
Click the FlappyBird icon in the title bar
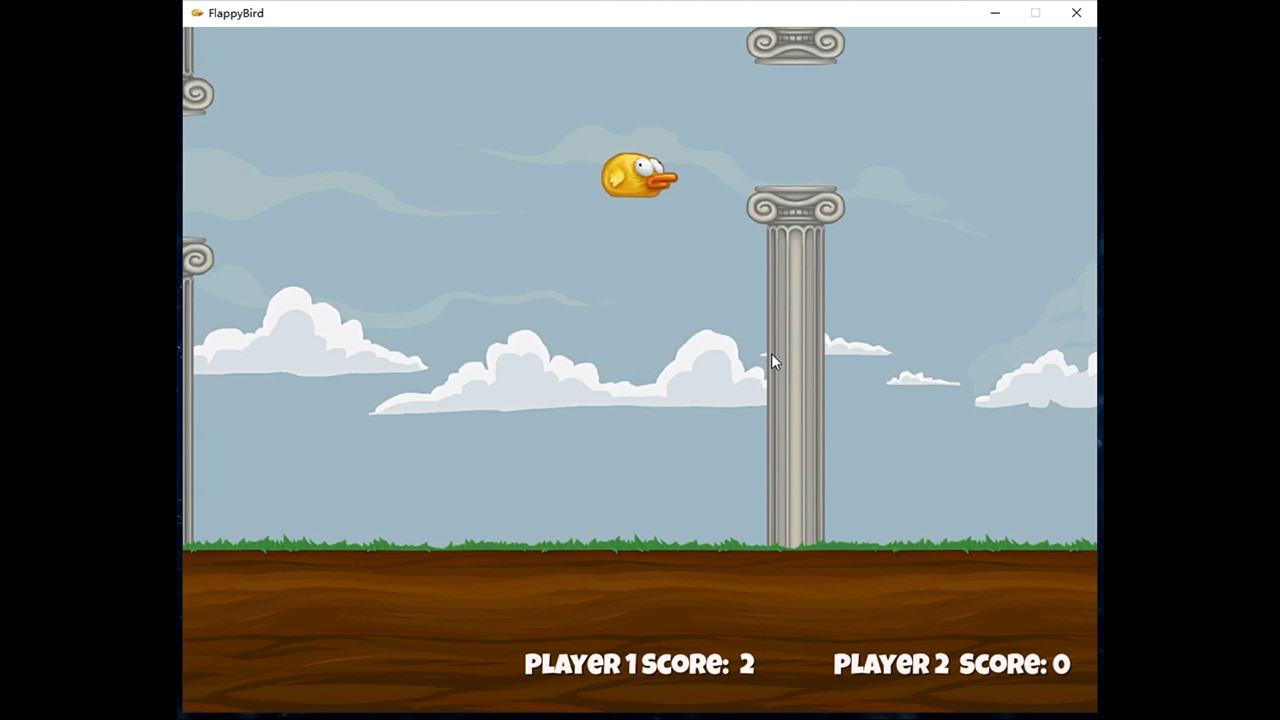[x=196, y=13]
